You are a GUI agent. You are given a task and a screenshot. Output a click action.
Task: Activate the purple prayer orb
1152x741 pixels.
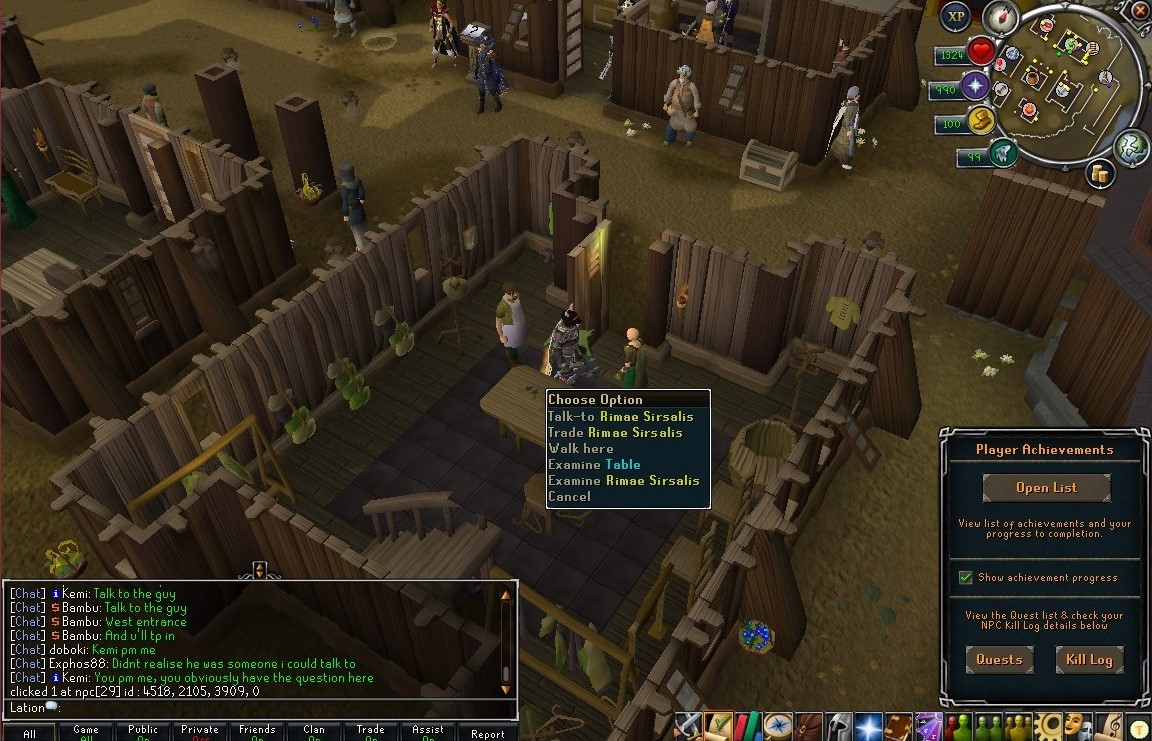point(975,87)
